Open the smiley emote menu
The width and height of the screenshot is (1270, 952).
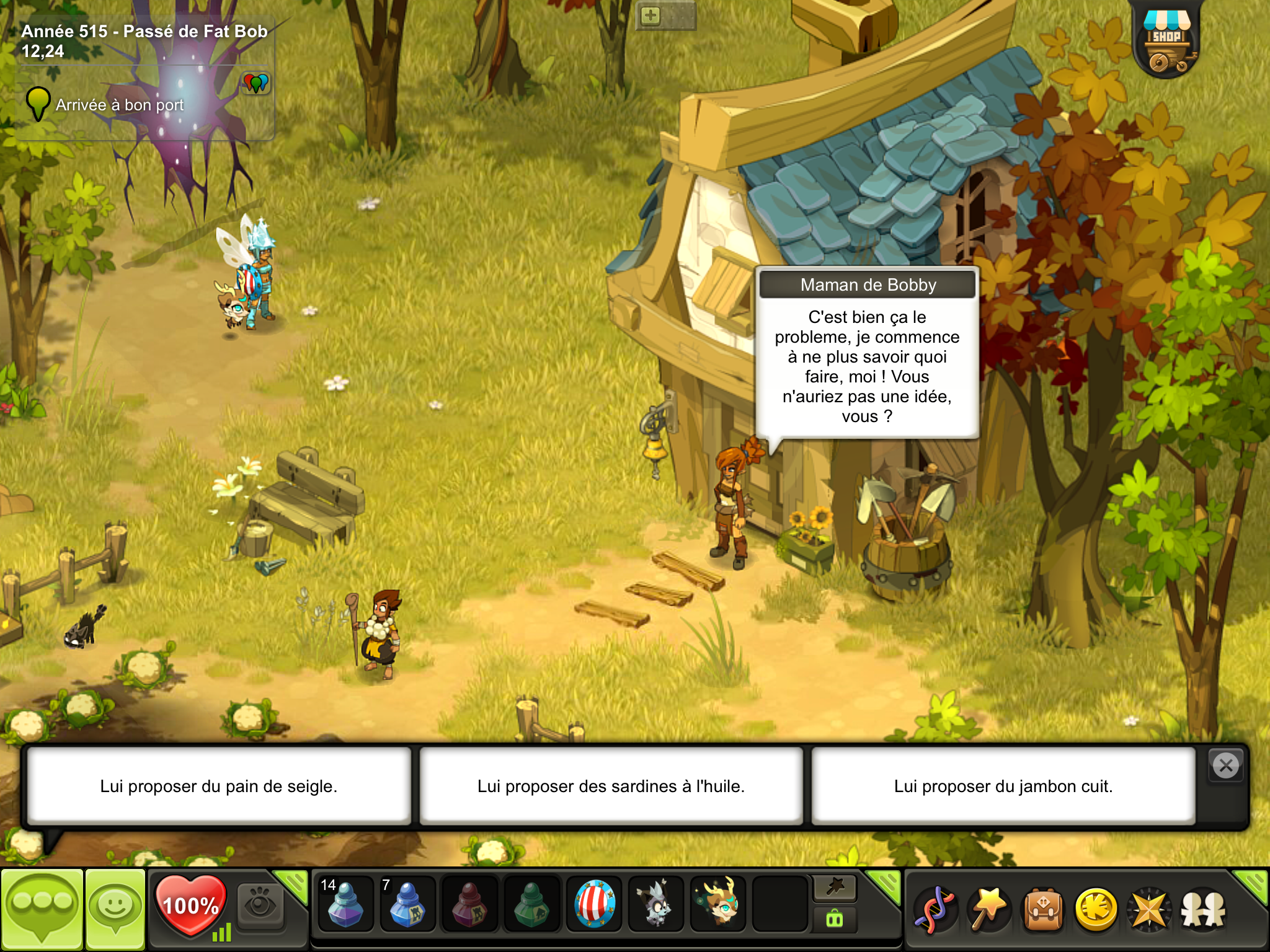click(x=115, y=909)
